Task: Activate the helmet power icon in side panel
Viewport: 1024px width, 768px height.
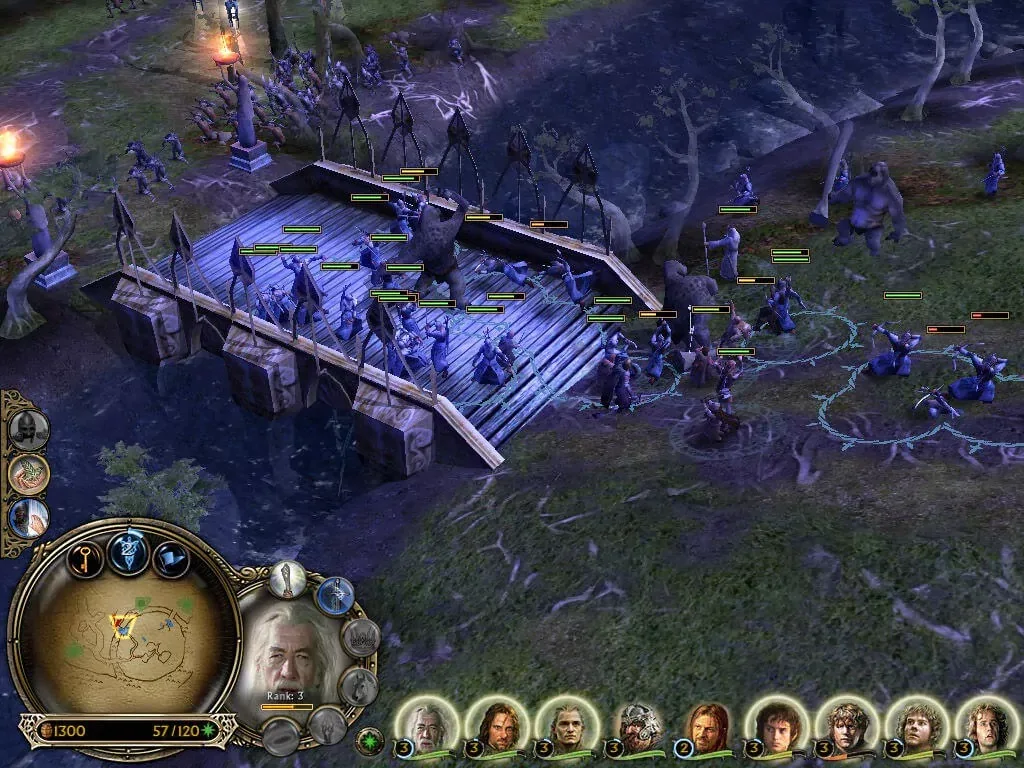Action: [x=28, y=429]
